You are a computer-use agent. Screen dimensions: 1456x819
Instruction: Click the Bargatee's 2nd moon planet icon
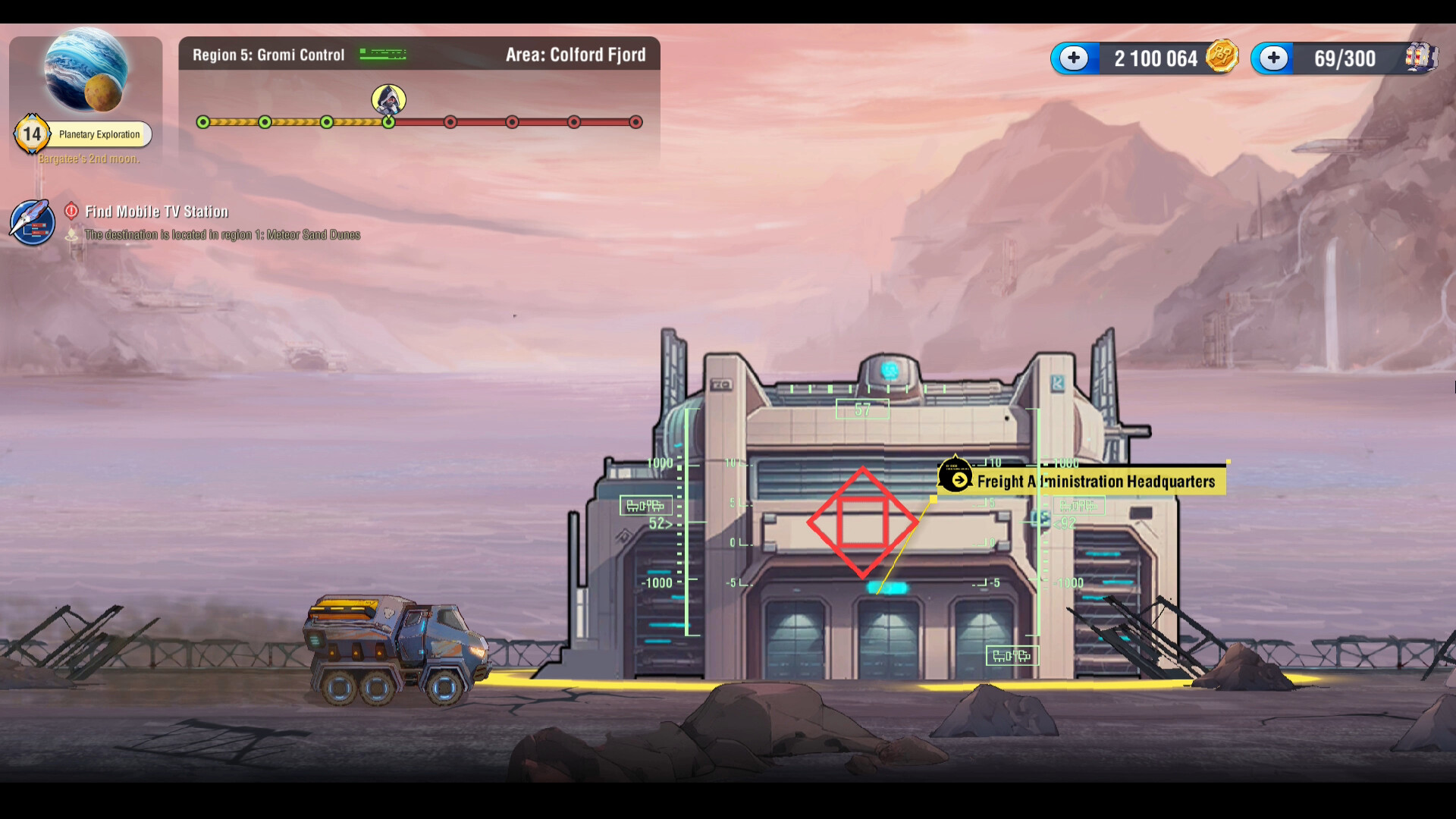coord(86,70)
